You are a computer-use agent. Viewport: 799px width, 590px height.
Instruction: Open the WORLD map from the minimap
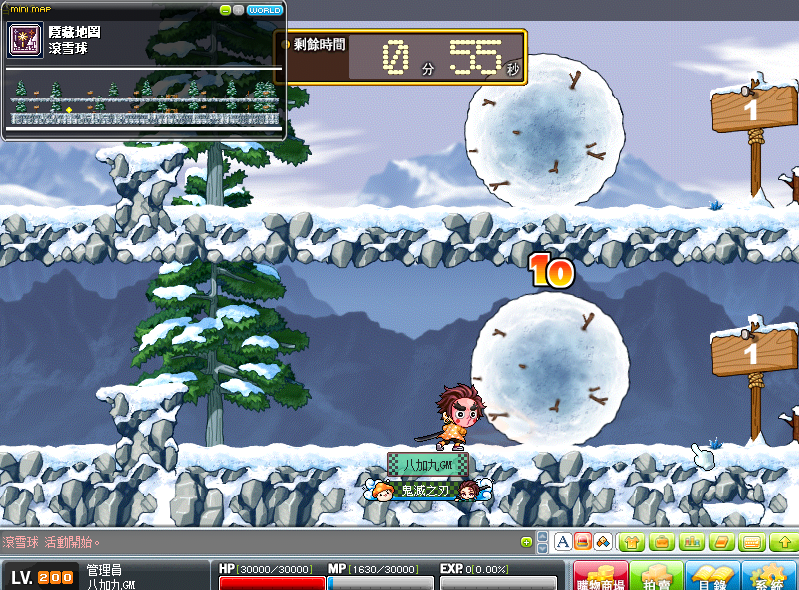pyautogui.click(x=265, y=9)
